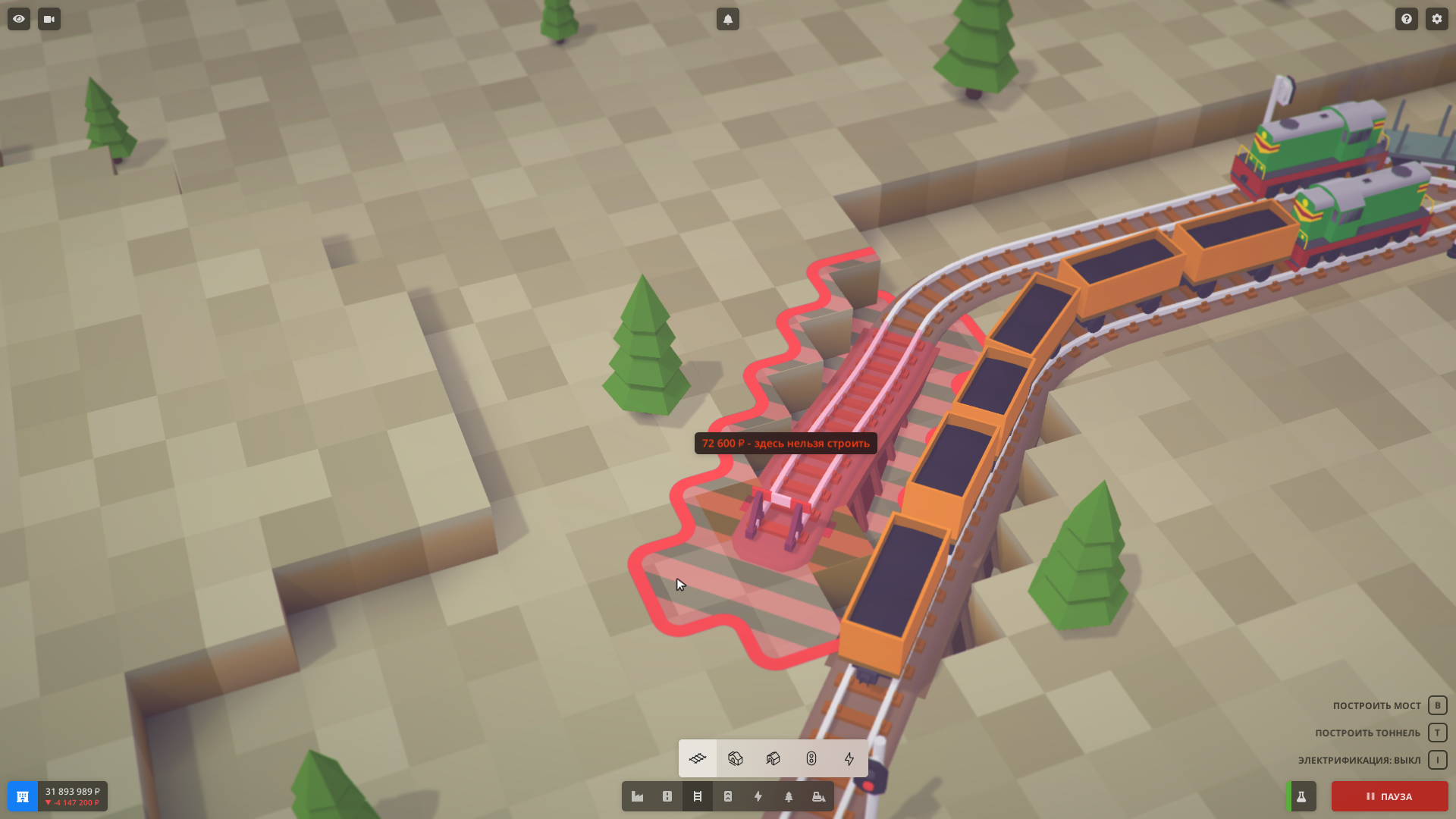This screenshot has height=819, width=1456.
Task: Click ПОСТРОИТЬ МОСТ to build a bridge
Action: pos(1376,705)
